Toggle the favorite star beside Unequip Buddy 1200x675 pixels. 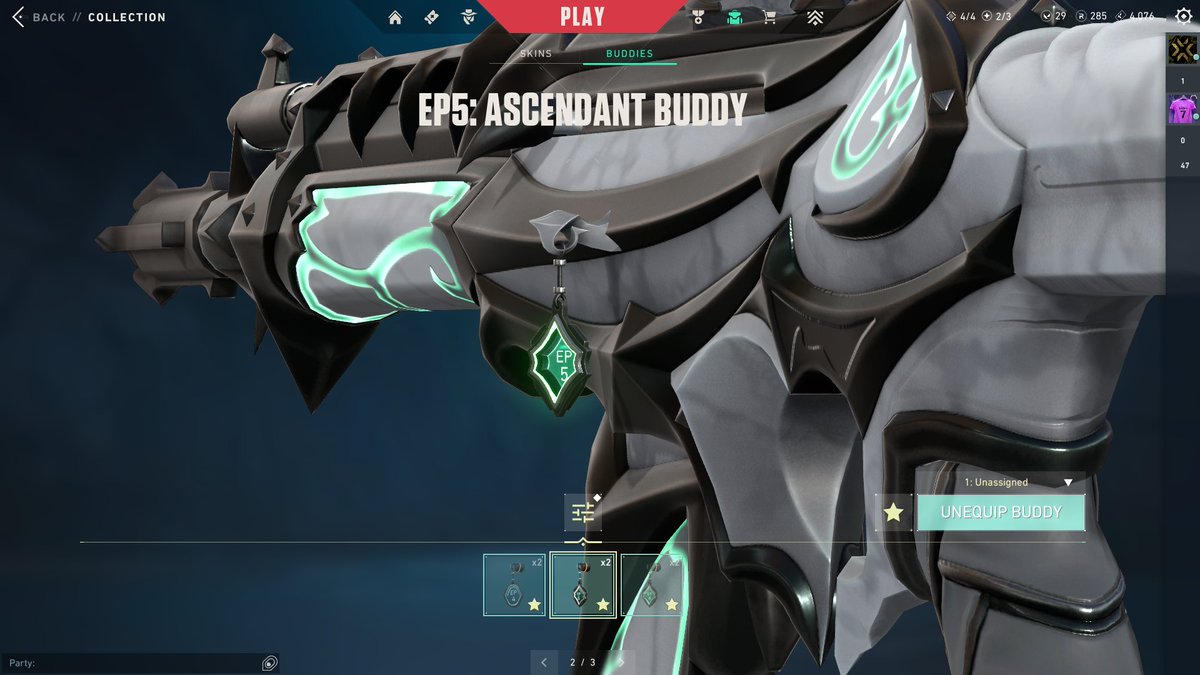tap(893, 512)
